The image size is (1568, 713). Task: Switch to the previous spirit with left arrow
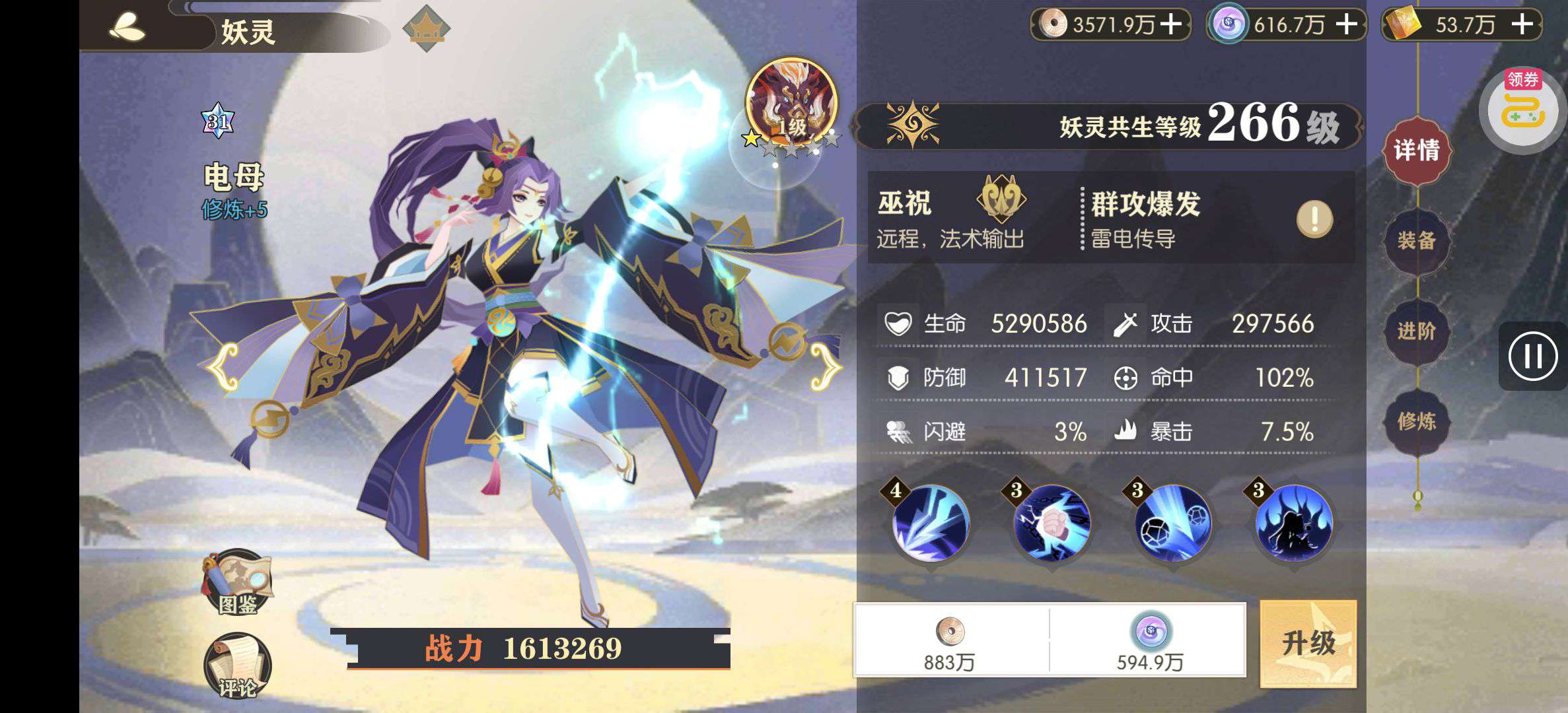coord(221,368)
